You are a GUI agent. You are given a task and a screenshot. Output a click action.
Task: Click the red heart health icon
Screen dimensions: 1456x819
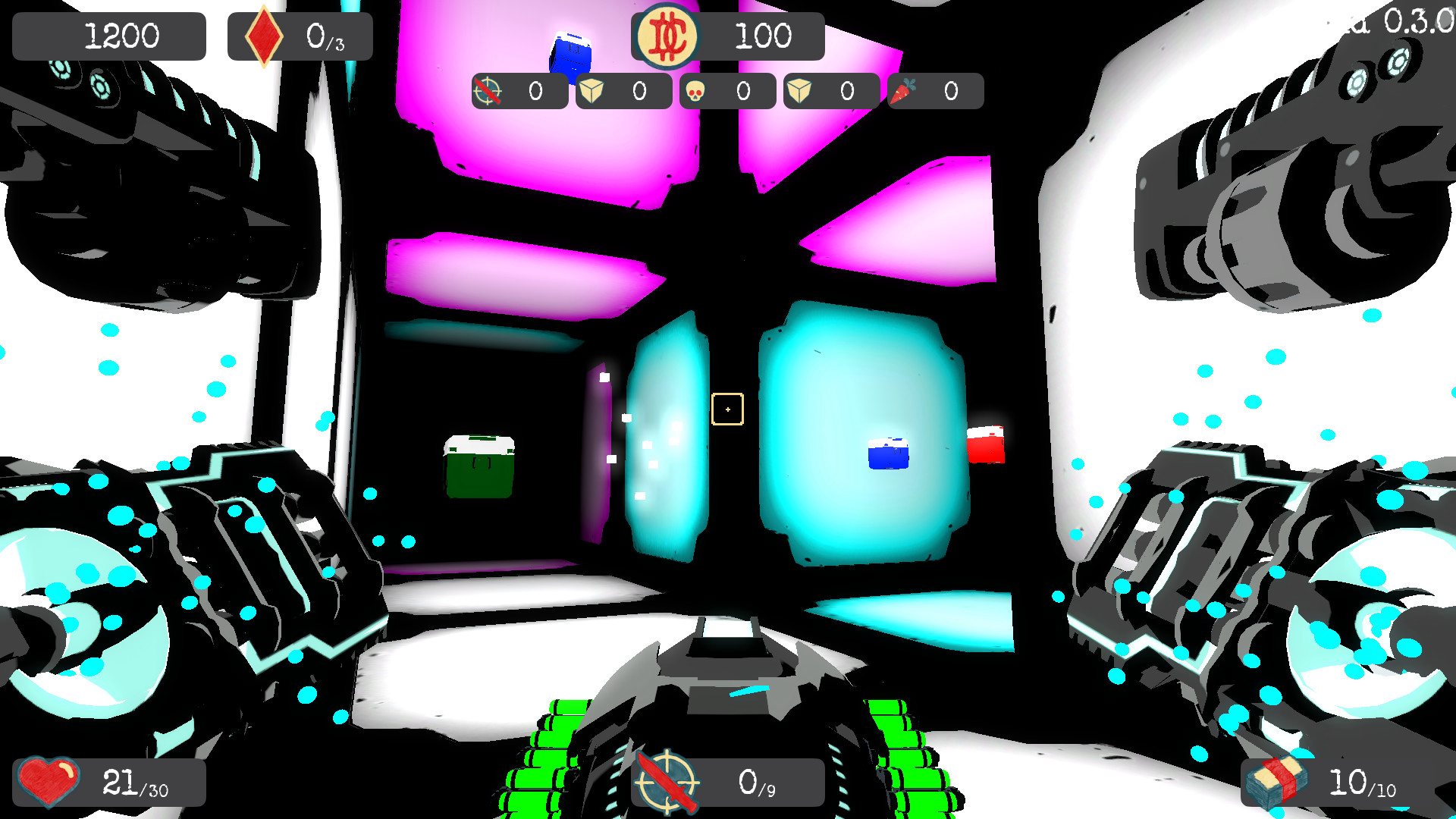click(x=49, y=781)
